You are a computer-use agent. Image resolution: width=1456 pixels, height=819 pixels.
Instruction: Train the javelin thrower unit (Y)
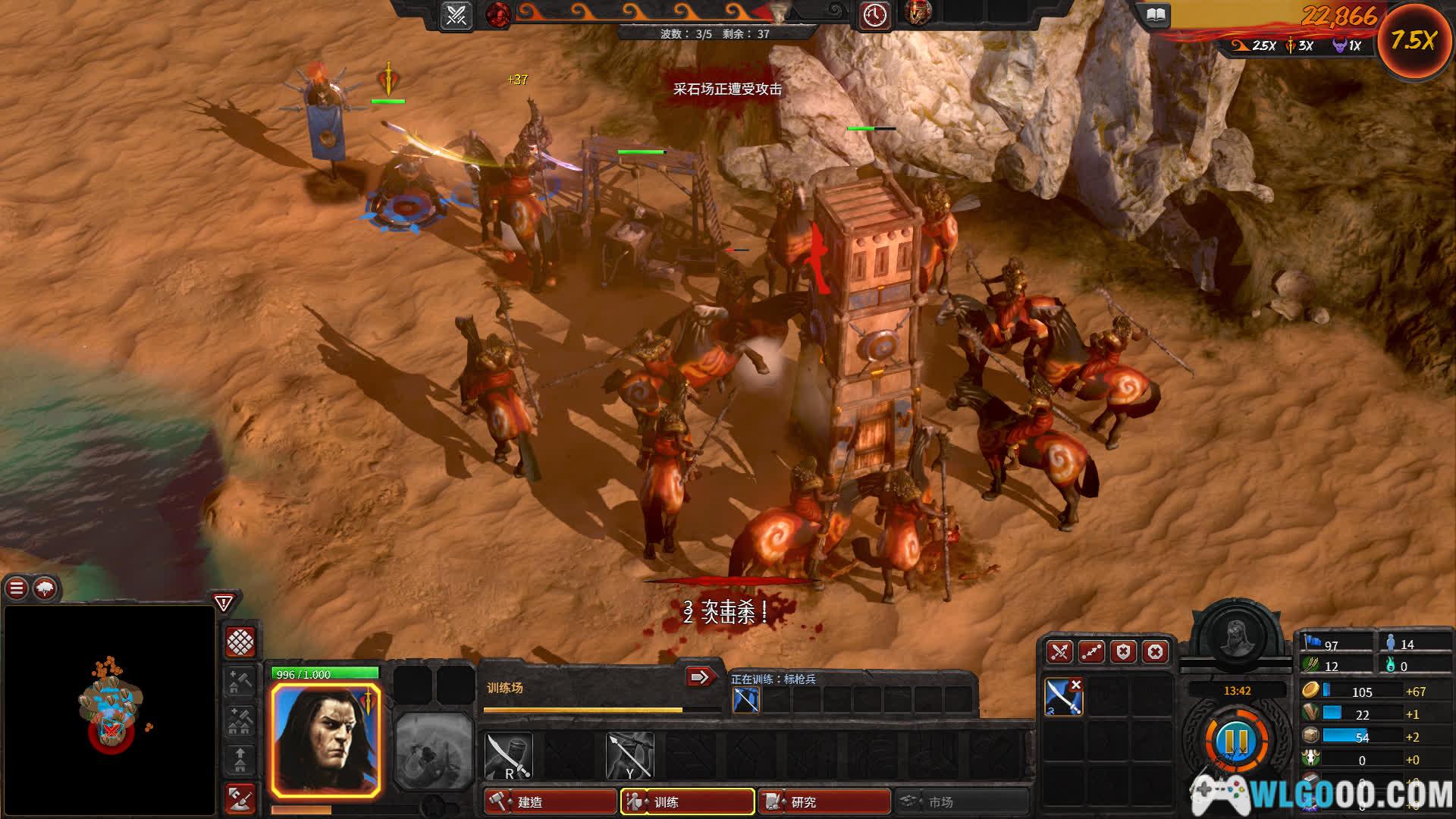click(x=629, y=755)
